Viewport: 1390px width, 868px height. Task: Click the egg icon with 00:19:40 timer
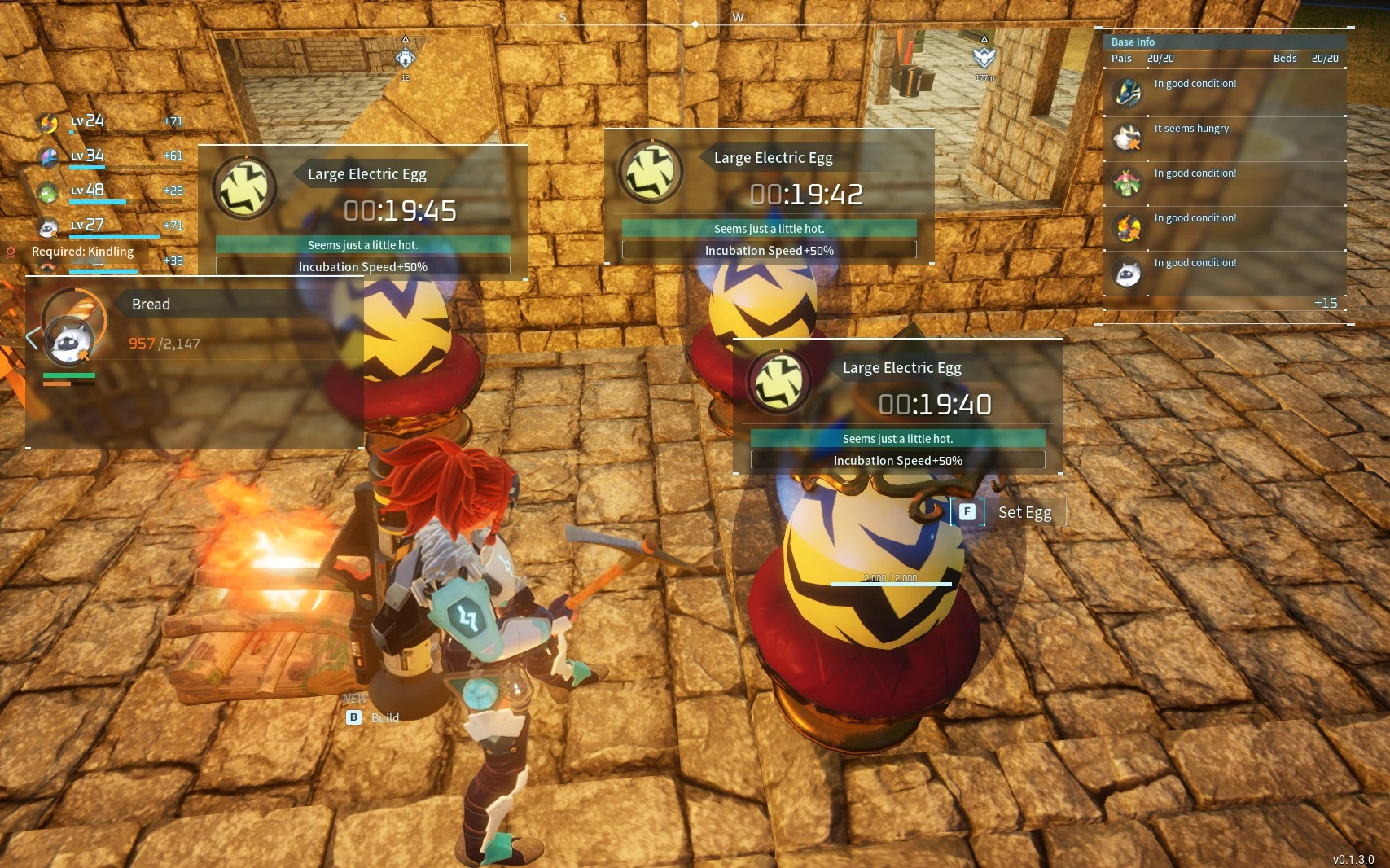778,381
